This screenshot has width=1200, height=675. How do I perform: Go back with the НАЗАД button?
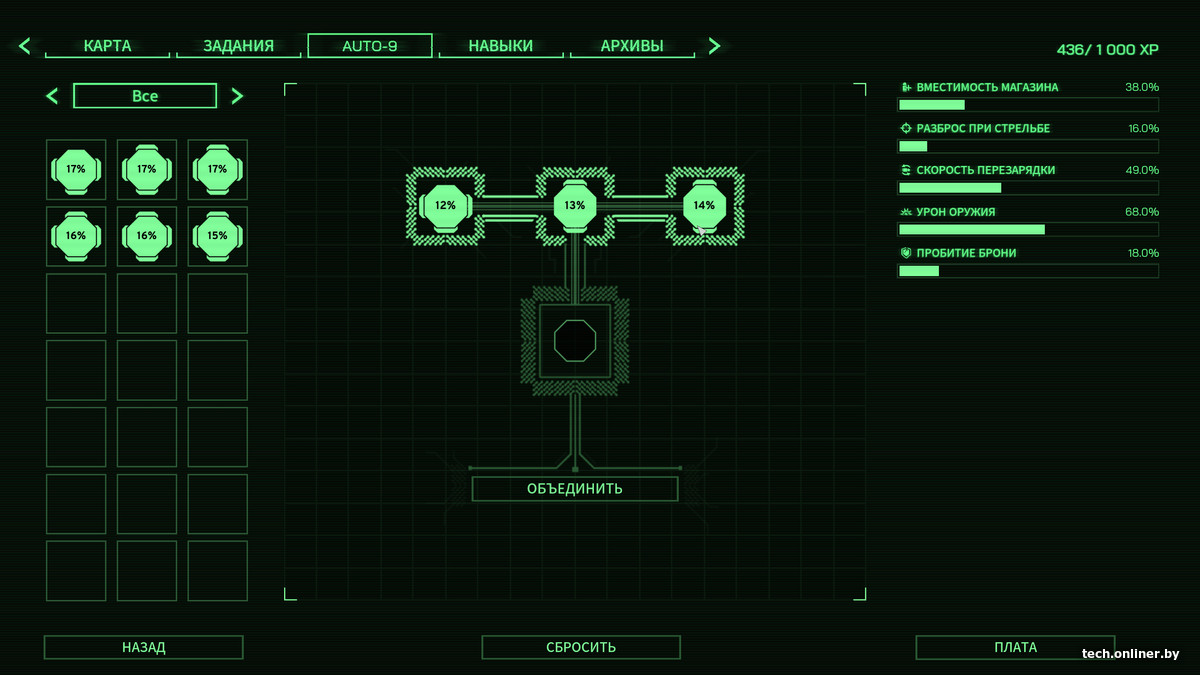(x=144, y=647)
